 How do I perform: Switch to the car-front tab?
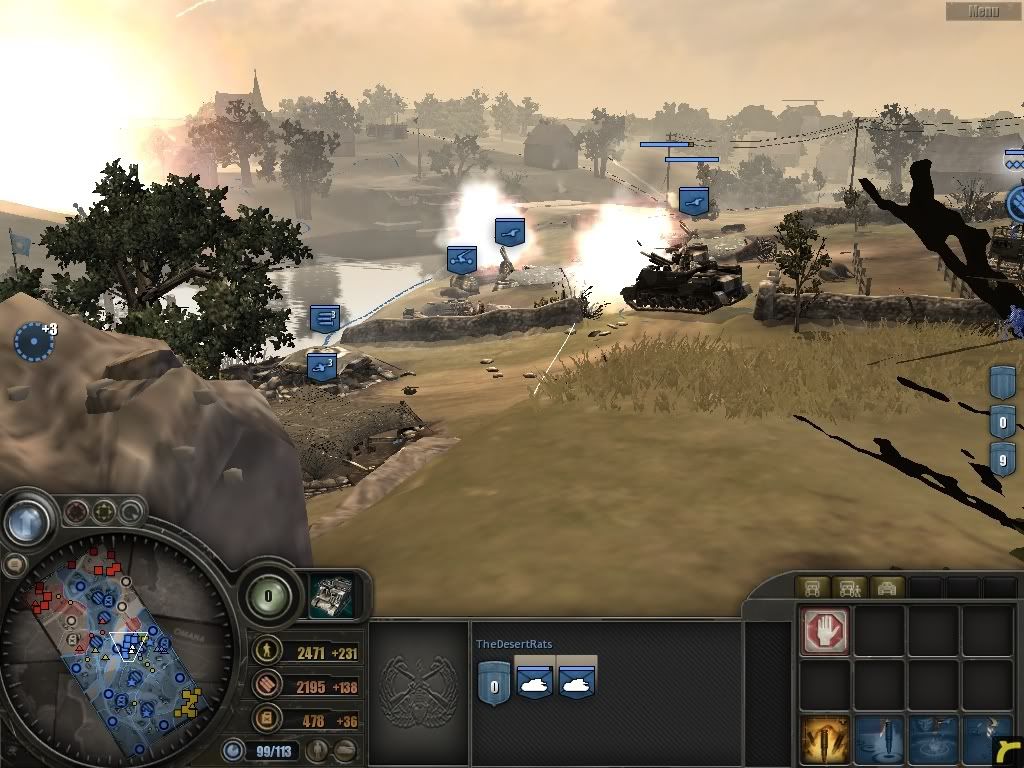[886, 588]
